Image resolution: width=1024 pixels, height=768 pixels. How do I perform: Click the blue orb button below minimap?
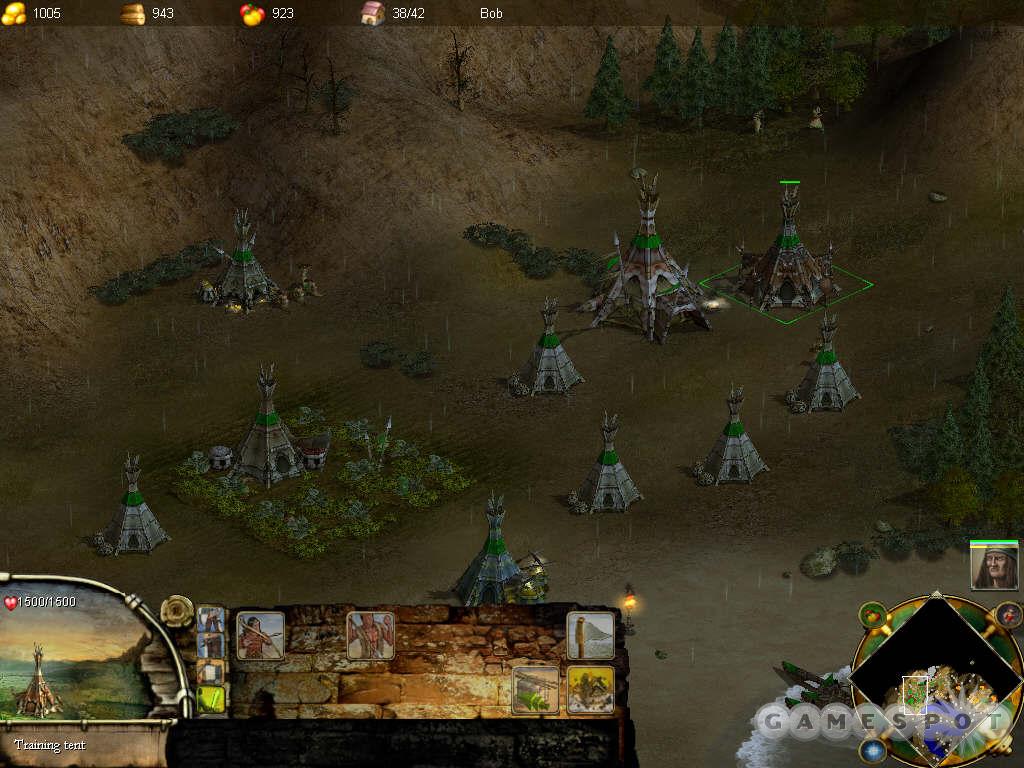point(873,749)
